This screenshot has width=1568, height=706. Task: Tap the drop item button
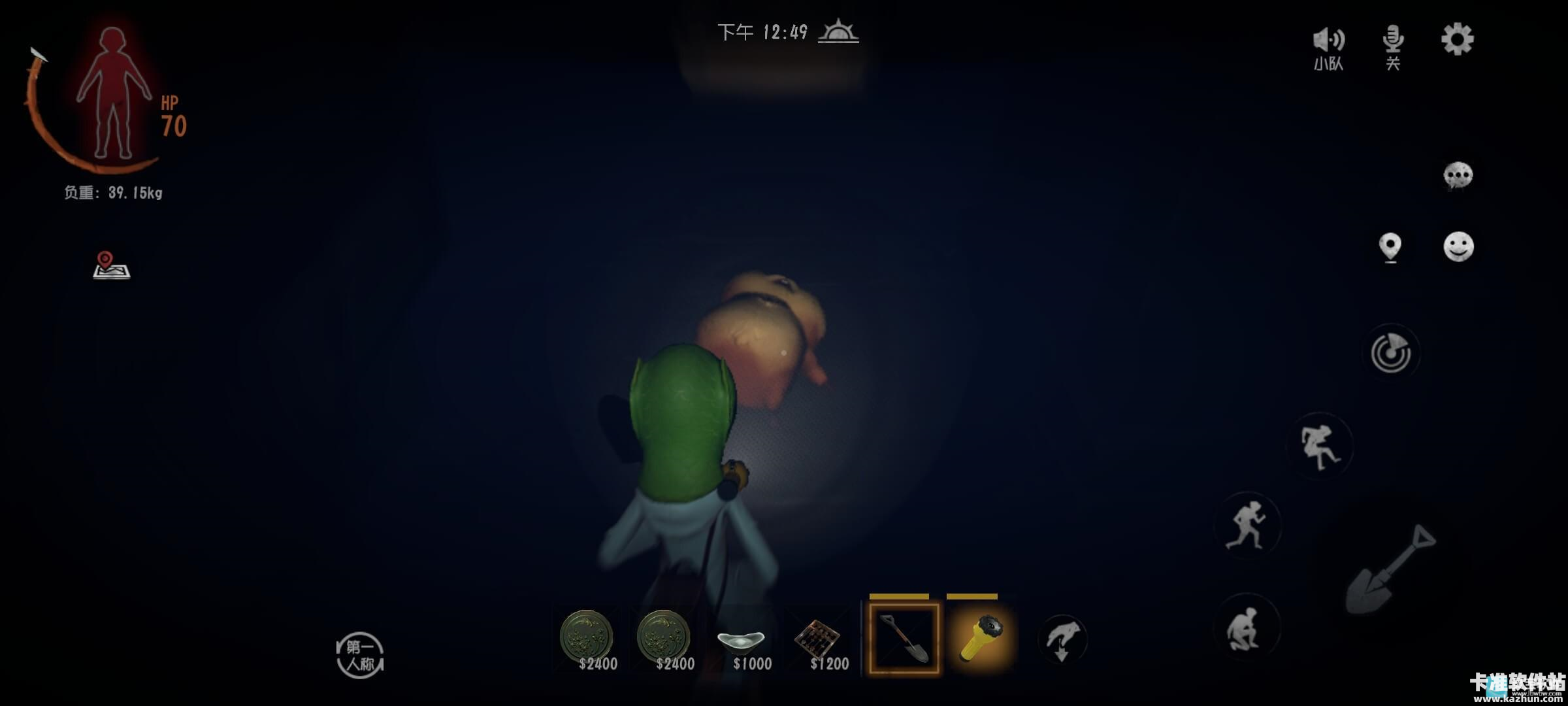pos(1062,639)
